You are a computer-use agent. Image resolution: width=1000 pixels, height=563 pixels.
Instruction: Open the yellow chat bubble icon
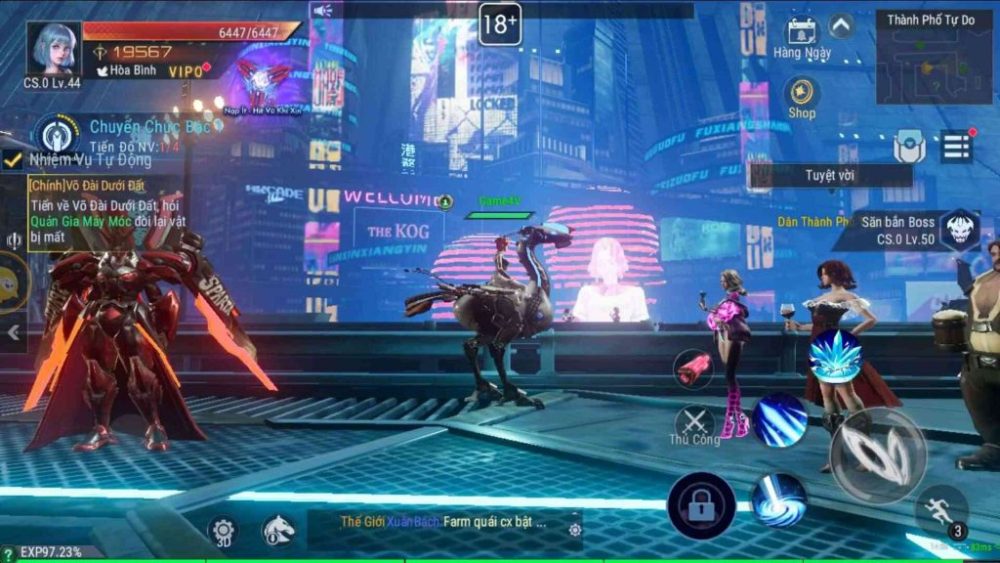[x=10, y=283]
